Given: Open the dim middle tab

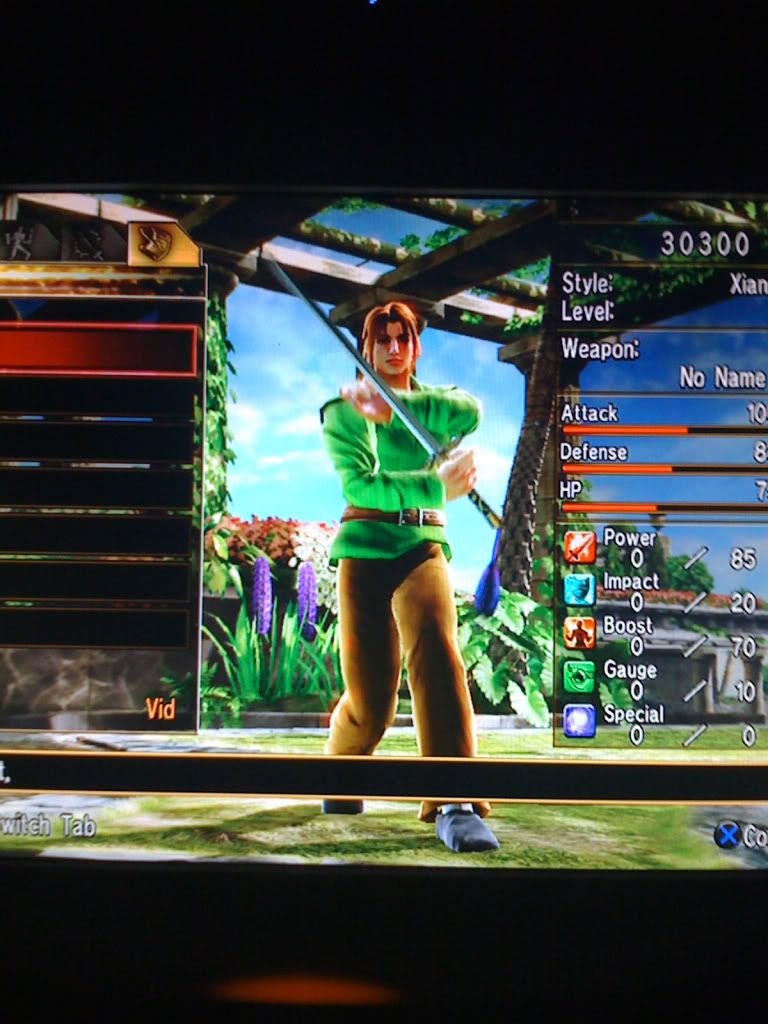Looking at the screenshot, I should point(88,243).
